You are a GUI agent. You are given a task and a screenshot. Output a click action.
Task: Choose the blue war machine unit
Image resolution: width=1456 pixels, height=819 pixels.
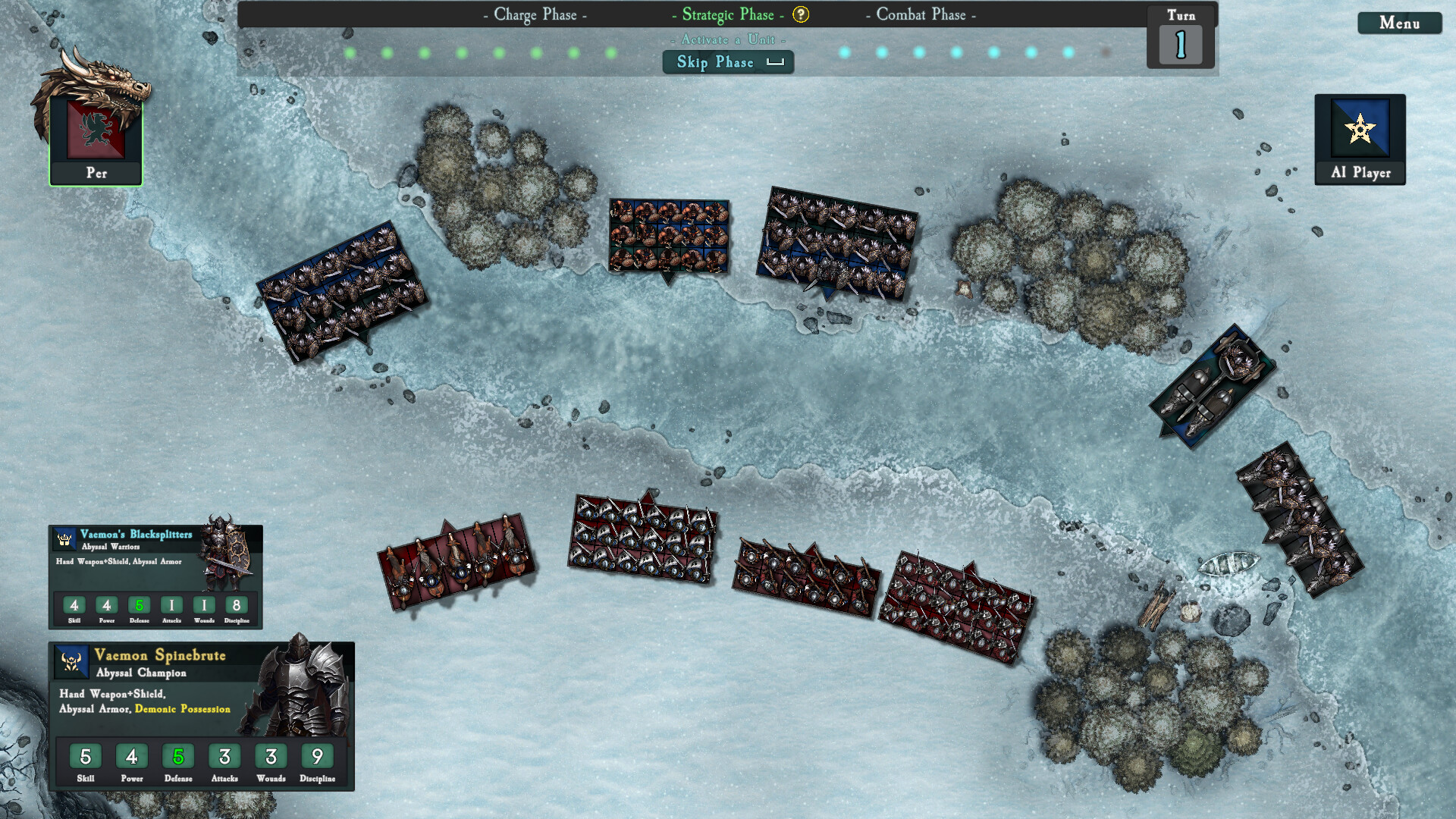1212,387
